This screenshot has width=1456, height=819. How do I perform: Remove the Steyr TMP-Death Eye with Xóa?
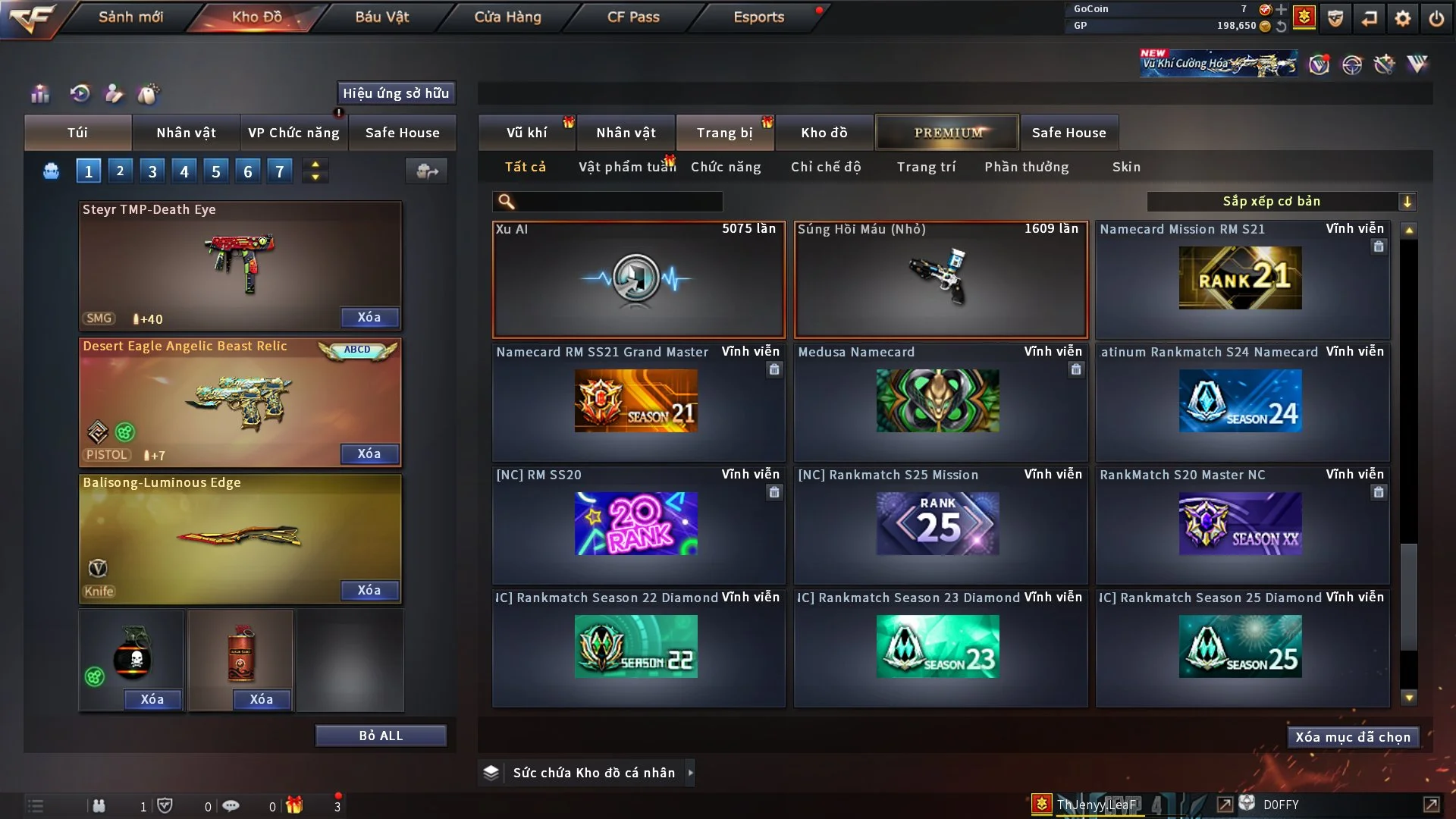[x=369, y=317]
